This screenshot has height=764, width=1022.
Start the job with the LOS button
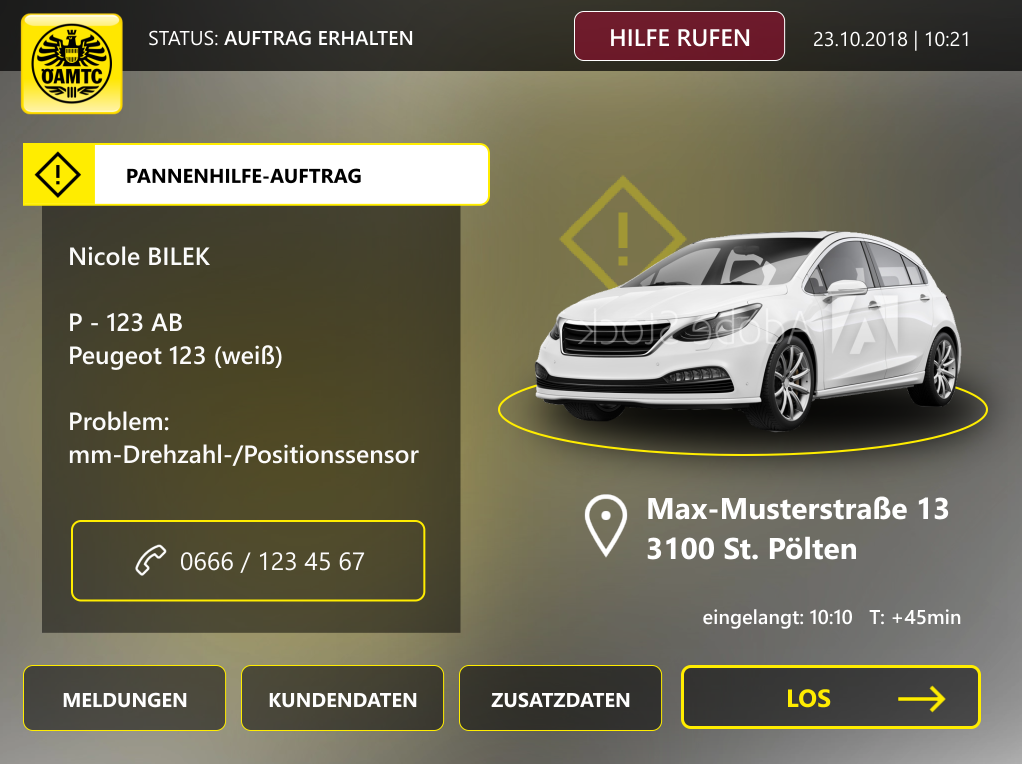tap(830, 697)
